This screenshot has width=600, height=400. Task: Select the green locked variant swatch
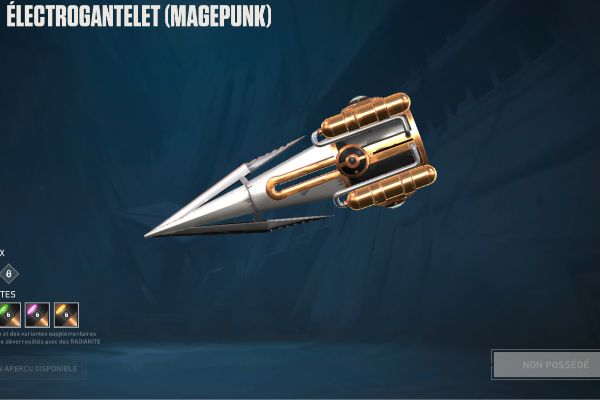pyautogui.click(x=9, y=315)
